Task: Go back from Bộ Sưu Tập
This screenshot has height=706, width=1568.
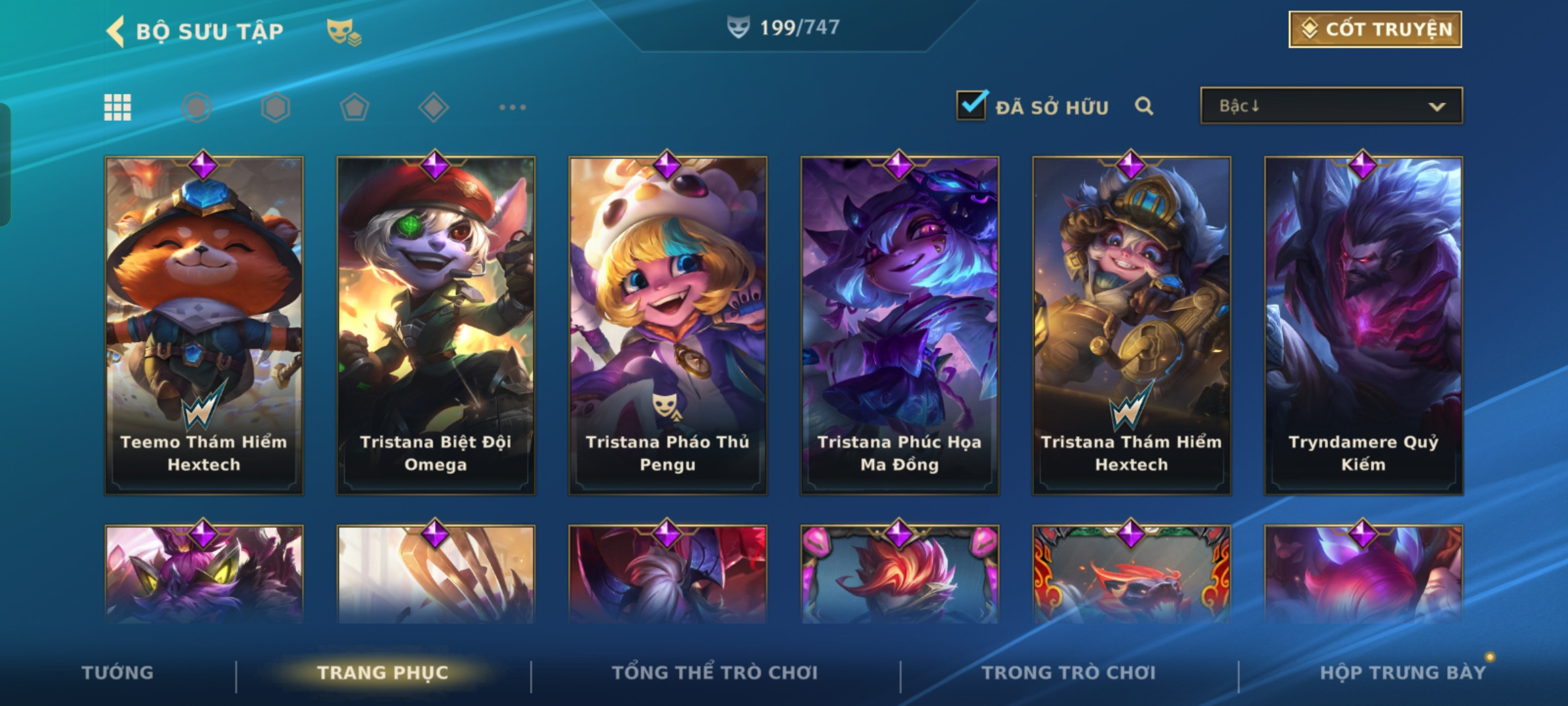Action: (x=116, y=31)
